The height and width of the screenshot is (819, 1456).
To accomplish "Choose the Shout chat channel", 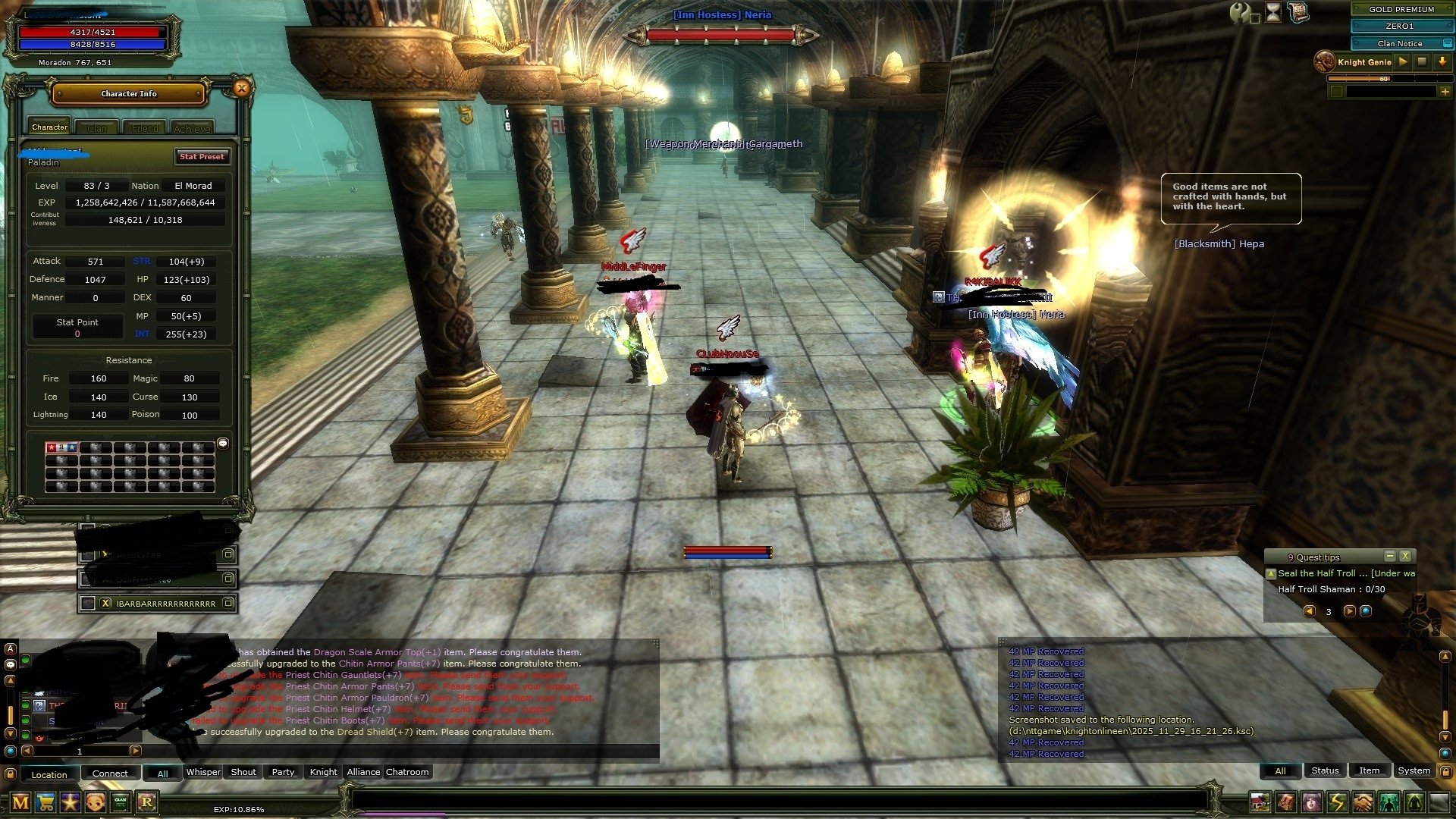I will pos(243,772).
